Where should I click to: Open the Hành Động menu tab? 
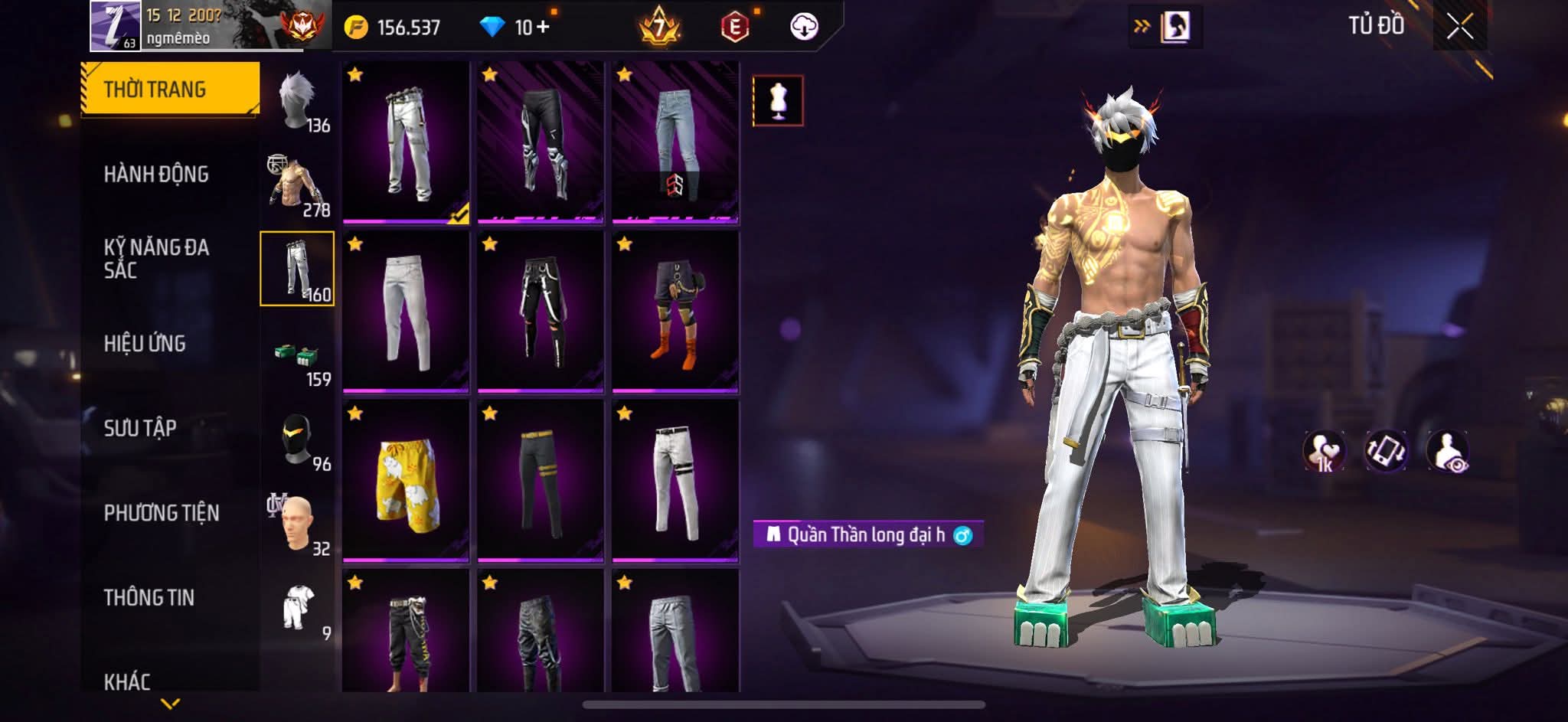pyautogui.click(x=156, y=175)
